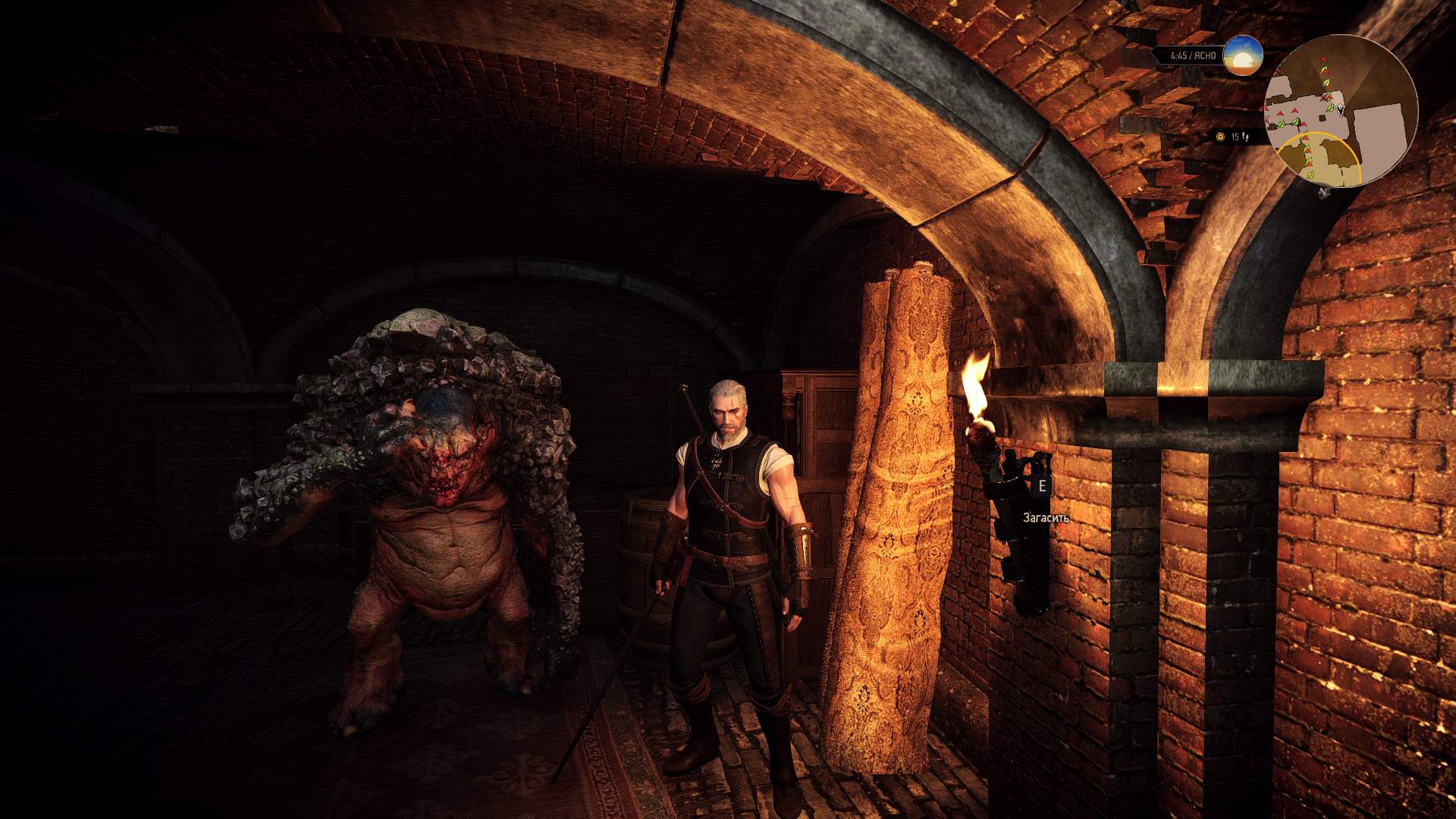Click the coin count reading 15
1456x819 pixels.
click(1235, 136)
